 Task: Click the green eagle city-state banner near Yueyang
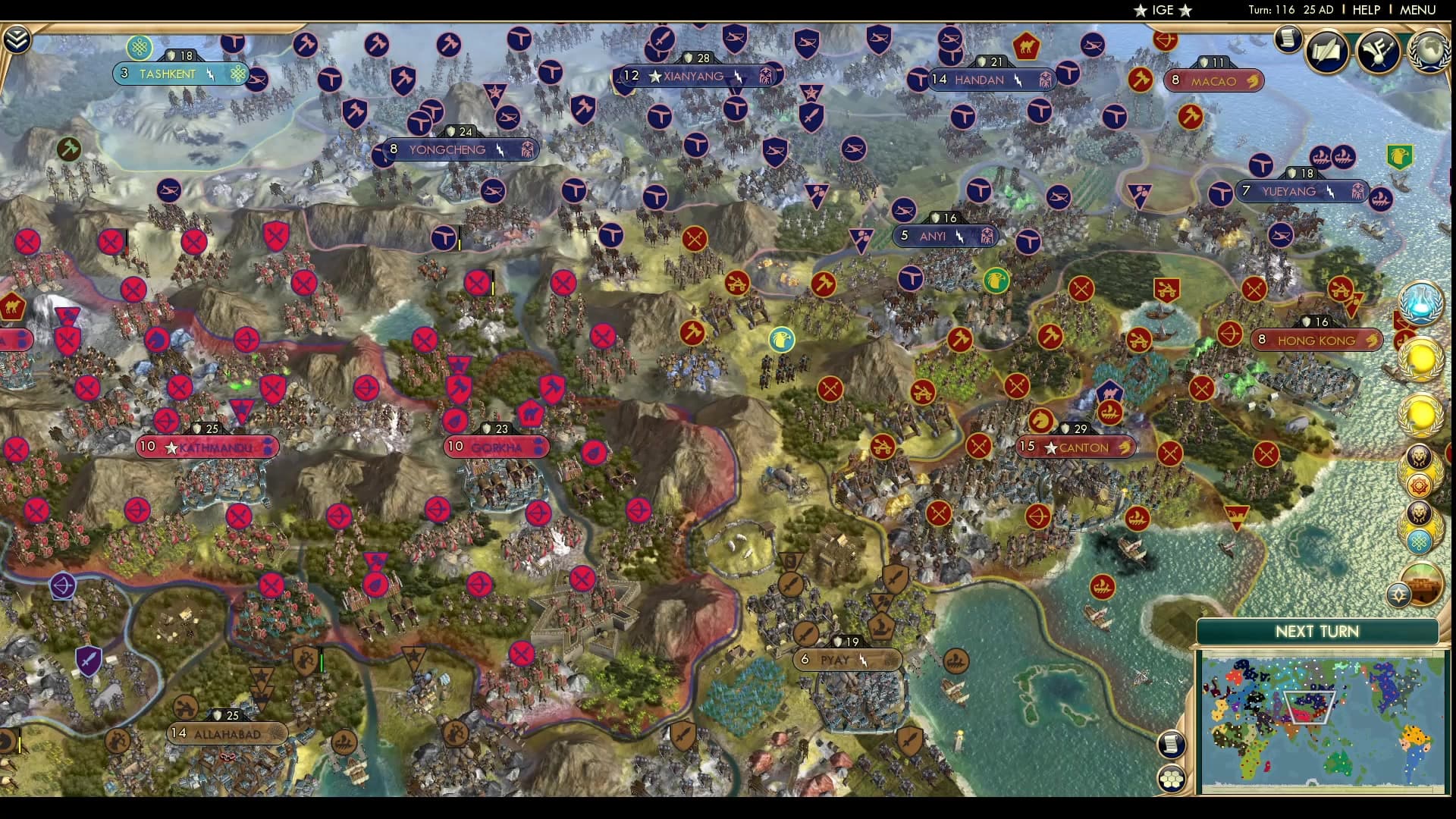[1398, 157]
